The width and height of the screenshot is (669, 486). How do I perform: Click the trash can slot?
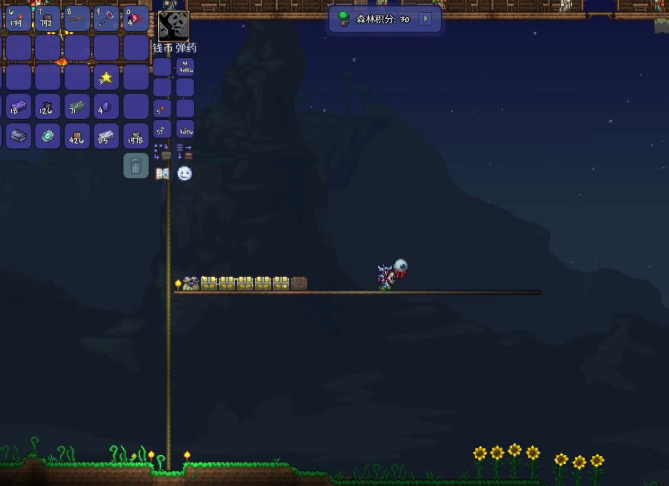[136, 166]
